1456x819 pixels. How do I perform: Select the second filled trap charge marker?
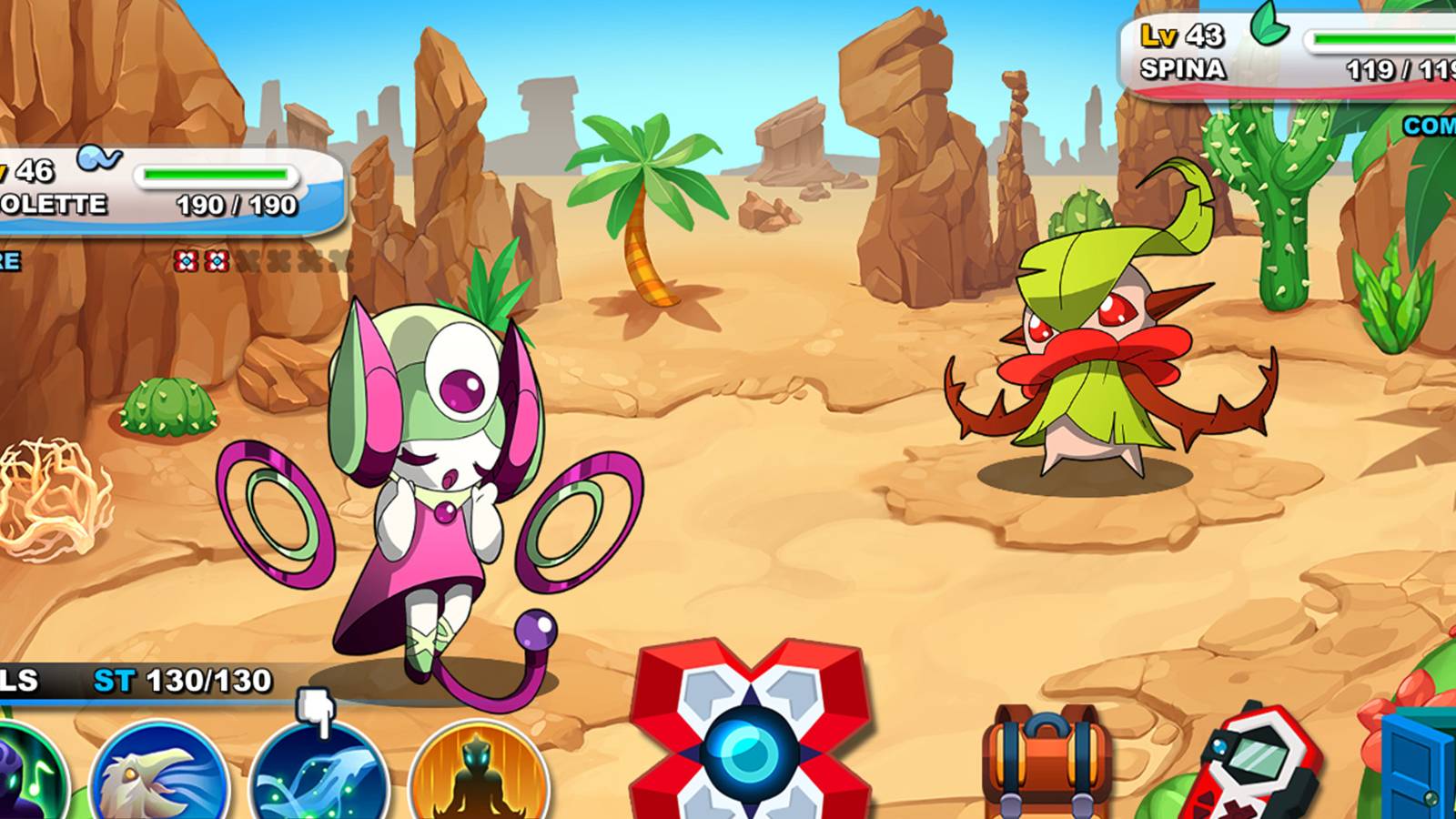[218, 259]
